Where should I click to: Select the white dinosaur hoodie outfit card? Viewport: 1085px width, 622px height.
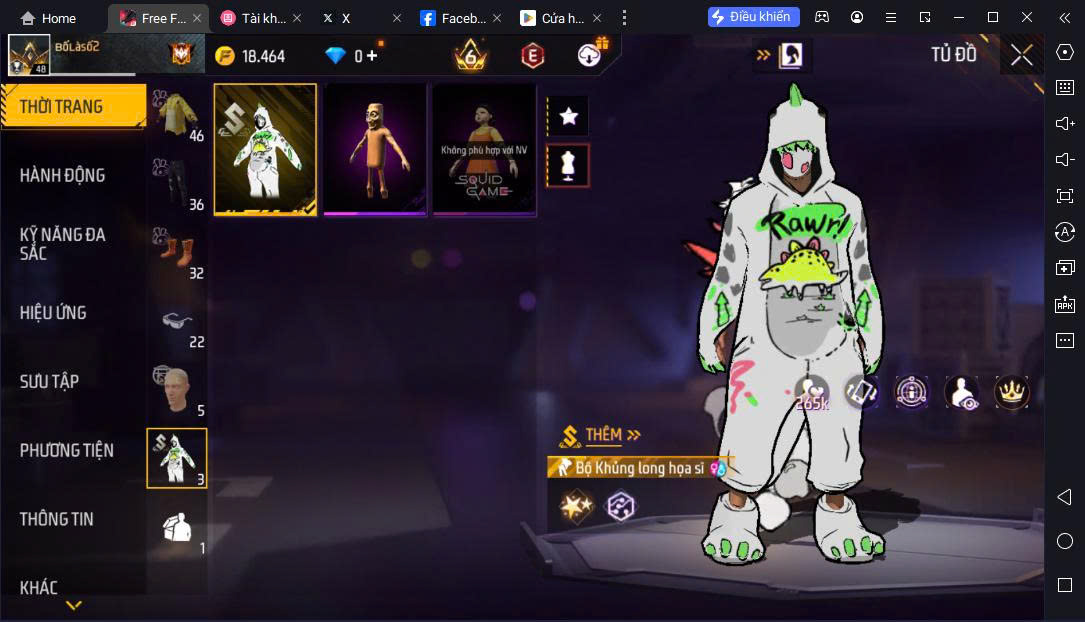(x=265, y=148)
